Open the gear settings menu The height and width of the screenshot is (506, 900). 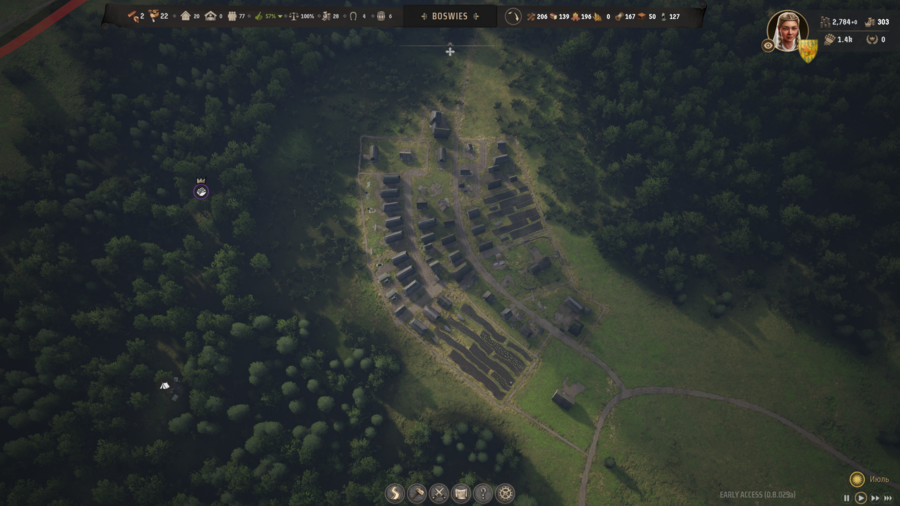pos(506,493)
